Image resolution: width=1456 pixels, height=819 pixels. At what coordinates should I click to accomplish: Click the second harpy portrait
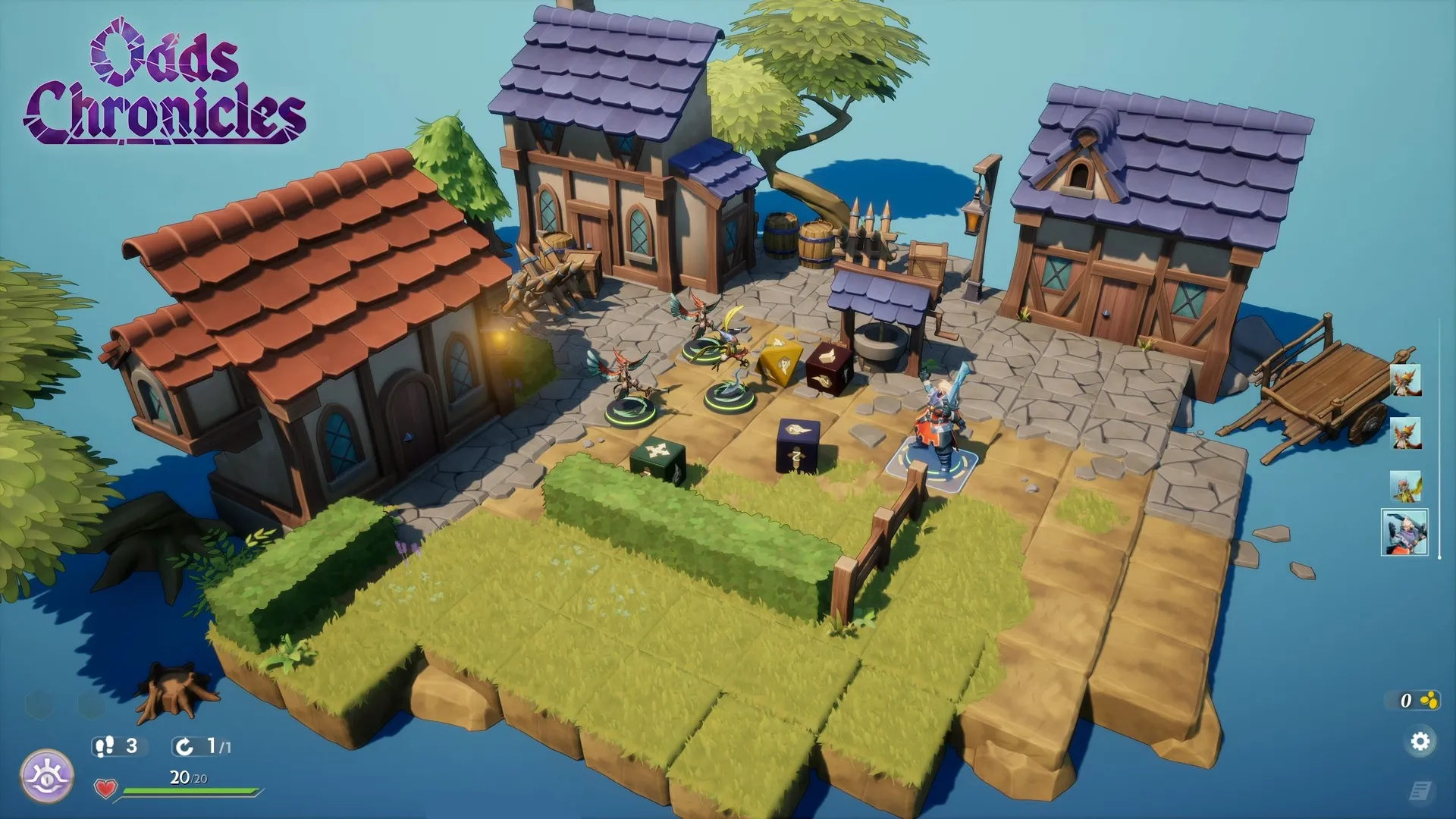[1405, 432]
